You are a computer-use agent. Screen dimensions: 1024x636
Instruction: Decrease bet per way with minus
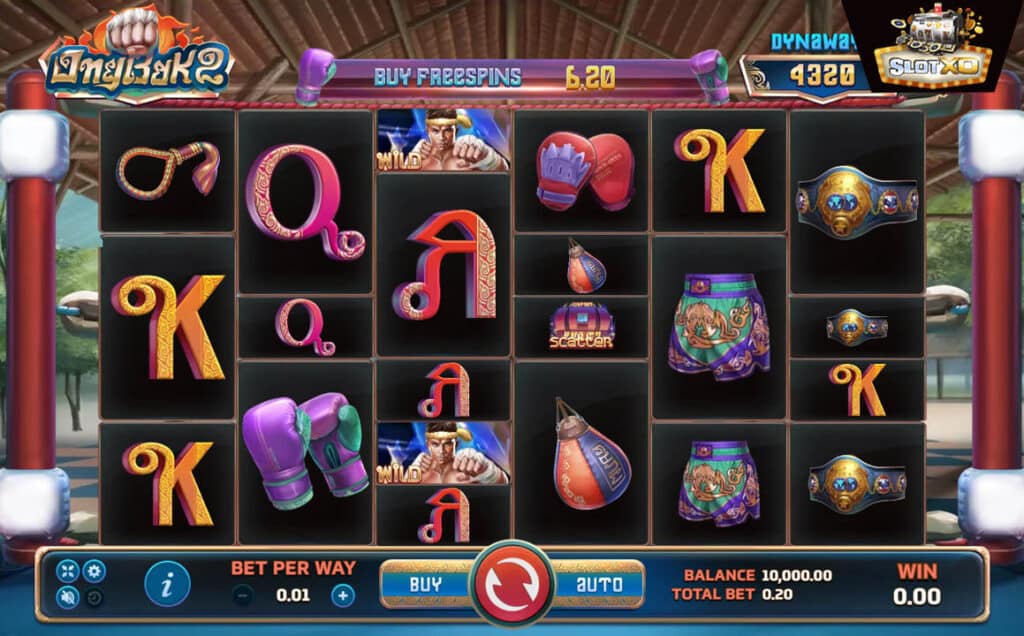243,596
